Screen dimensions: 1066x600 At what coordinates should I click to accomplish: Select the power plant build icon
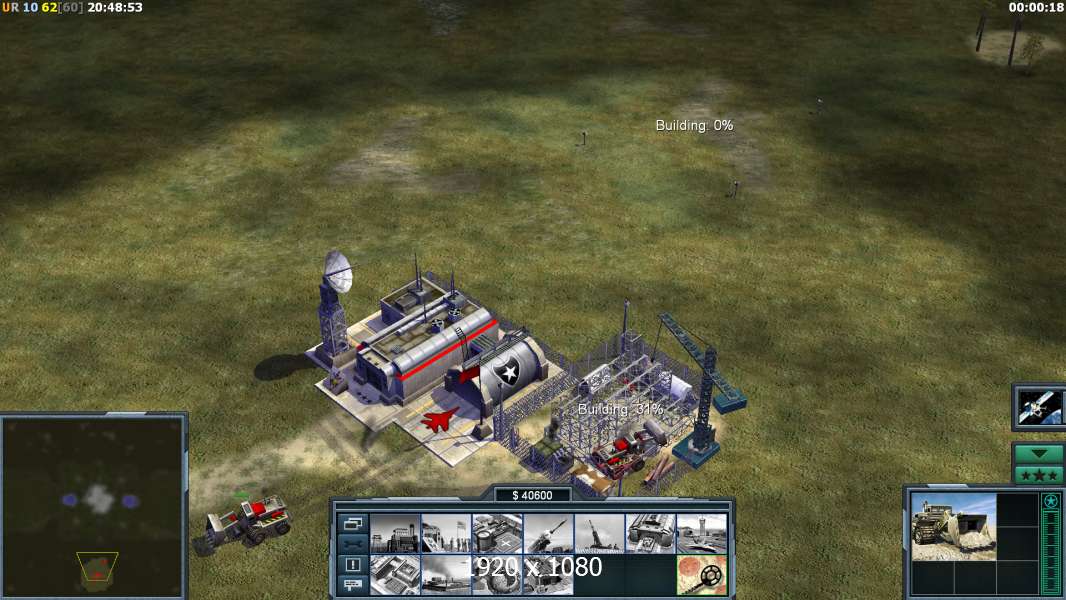click(x=395, y=533)
